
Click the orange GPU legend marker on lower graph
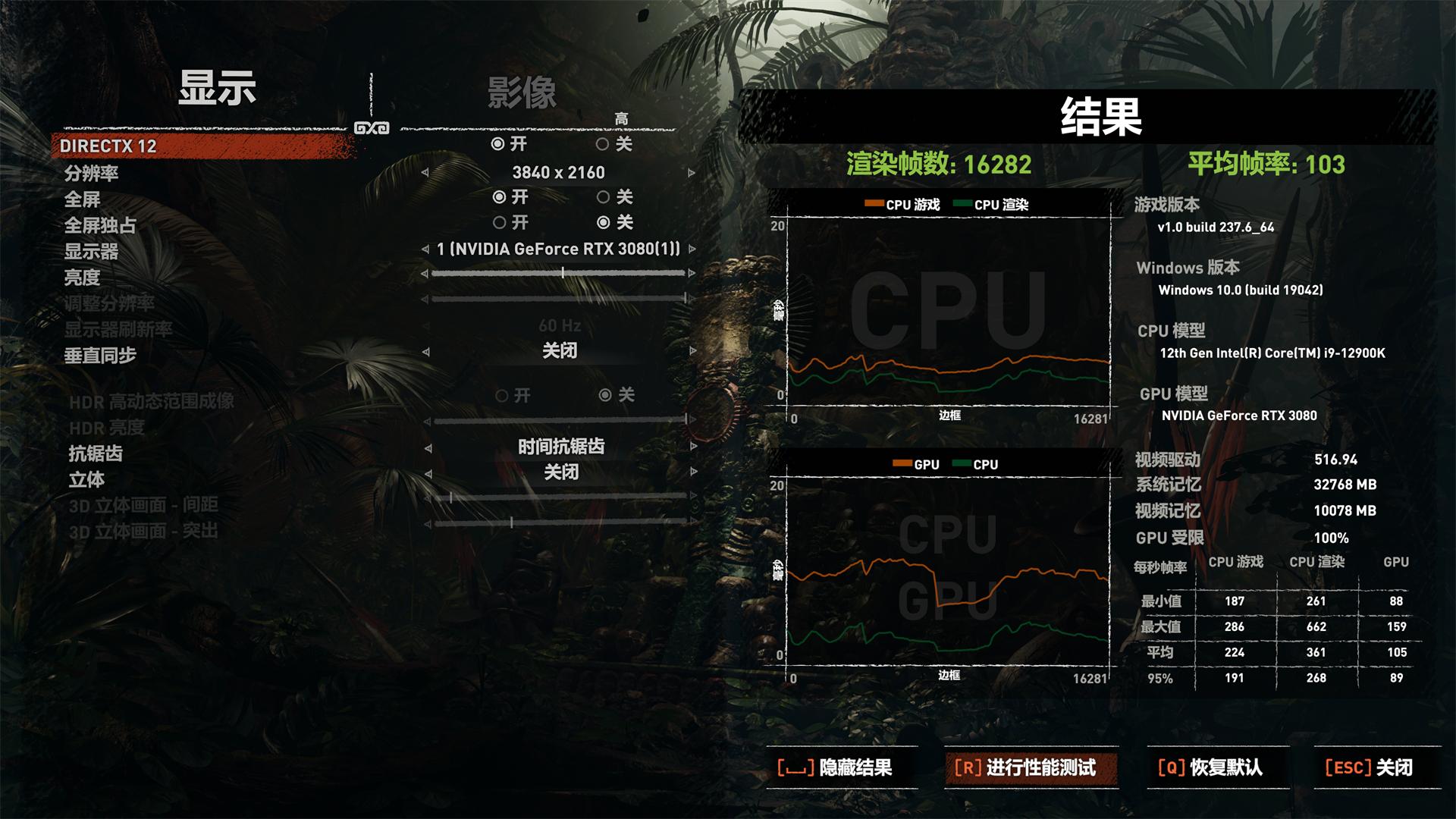[902, 463]
